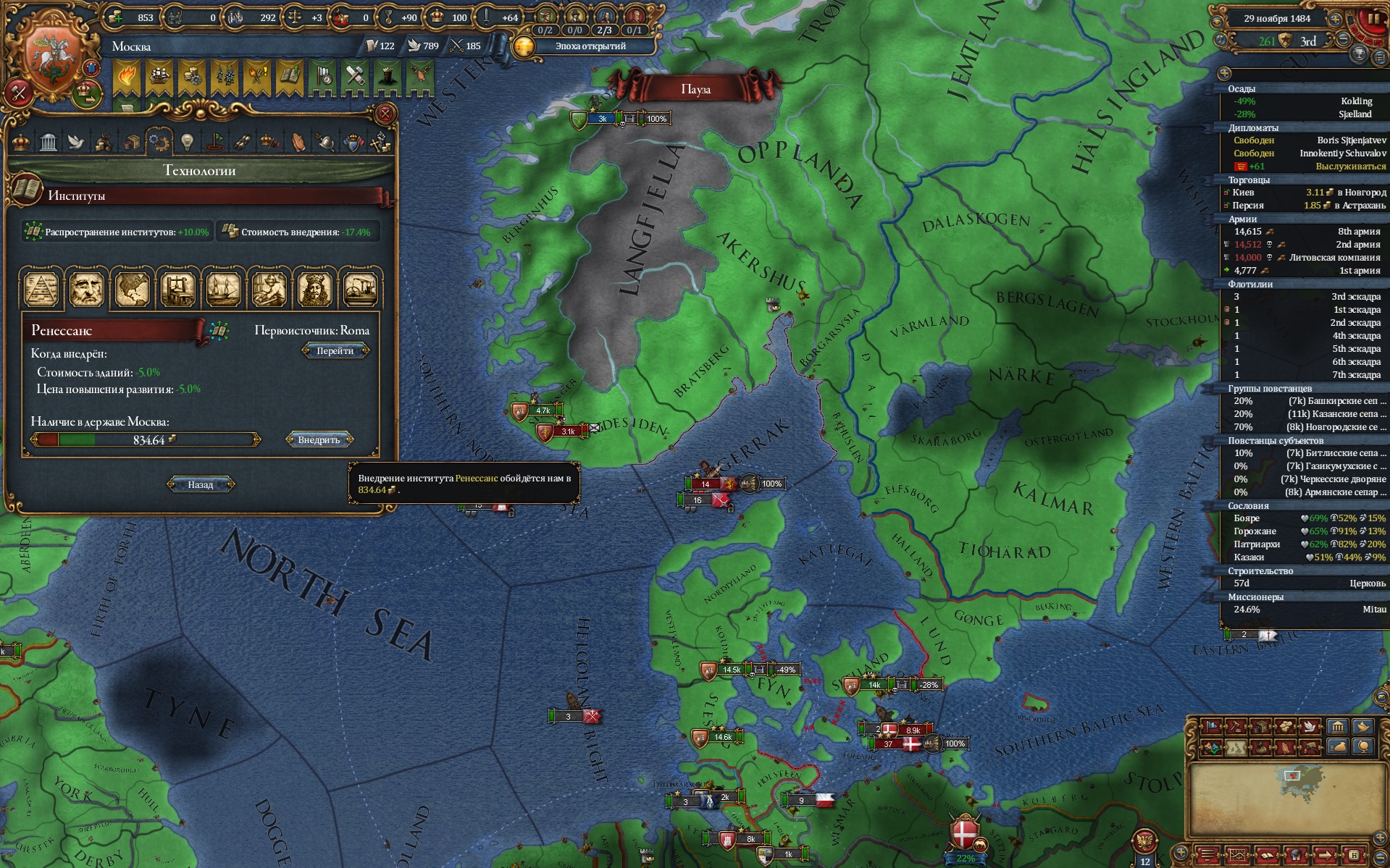Open the Religion praying hands tab

(x=298, y=141)
